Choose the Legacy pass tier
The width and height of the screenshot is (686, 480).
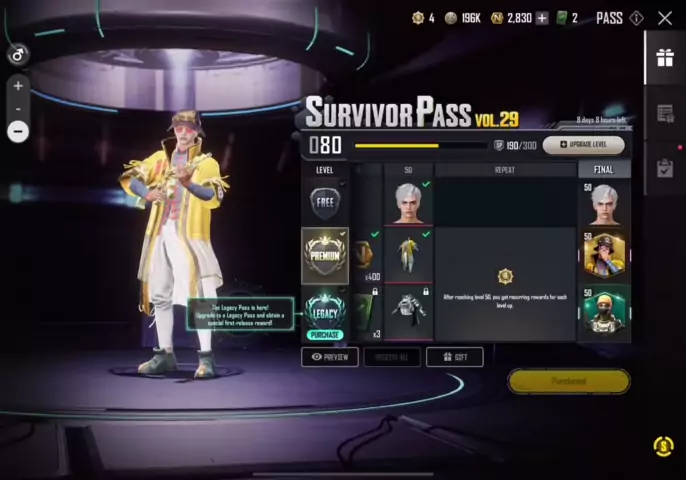tap(326, 312)
